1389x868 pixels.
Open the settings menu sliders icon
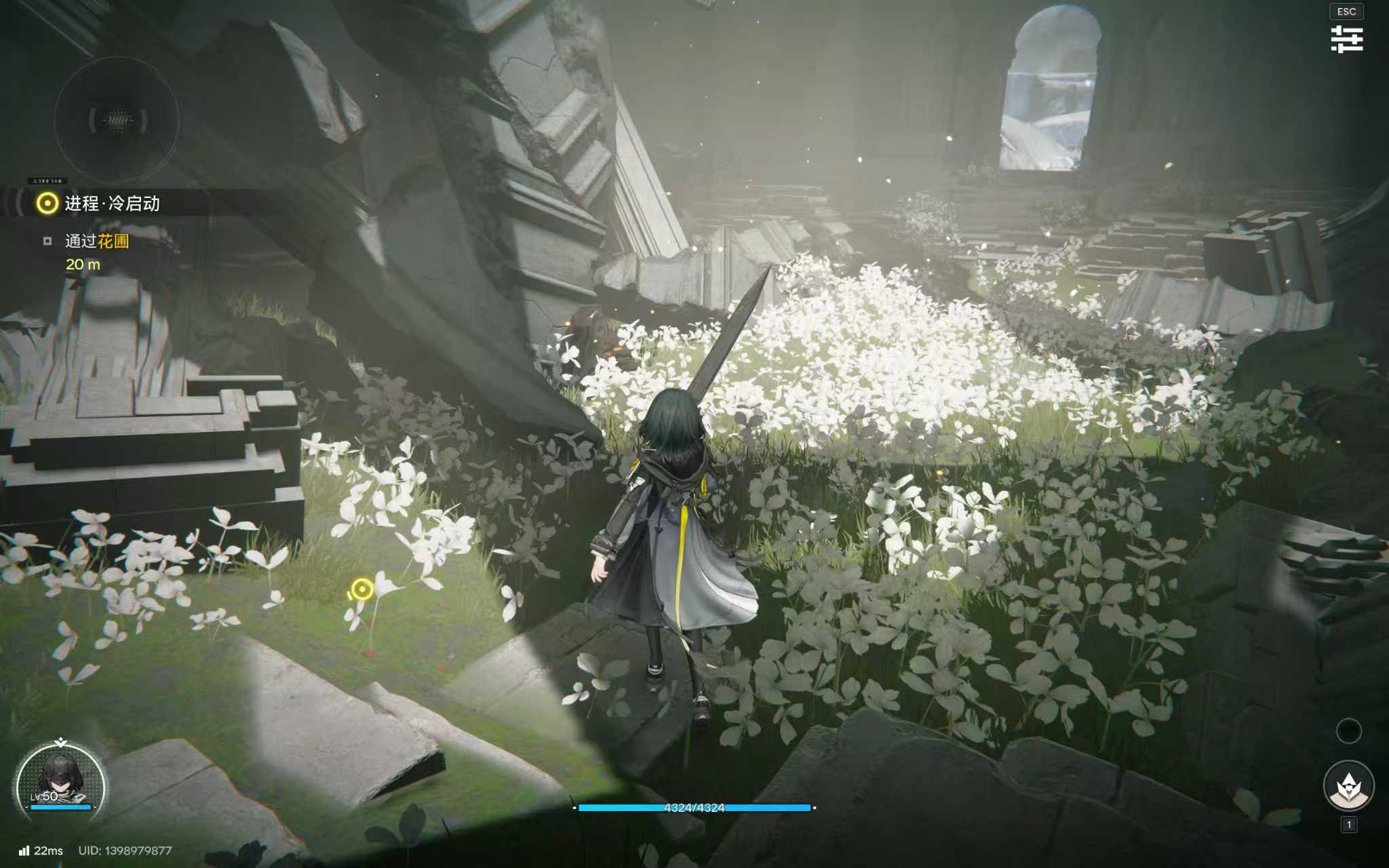[1346, 39]
